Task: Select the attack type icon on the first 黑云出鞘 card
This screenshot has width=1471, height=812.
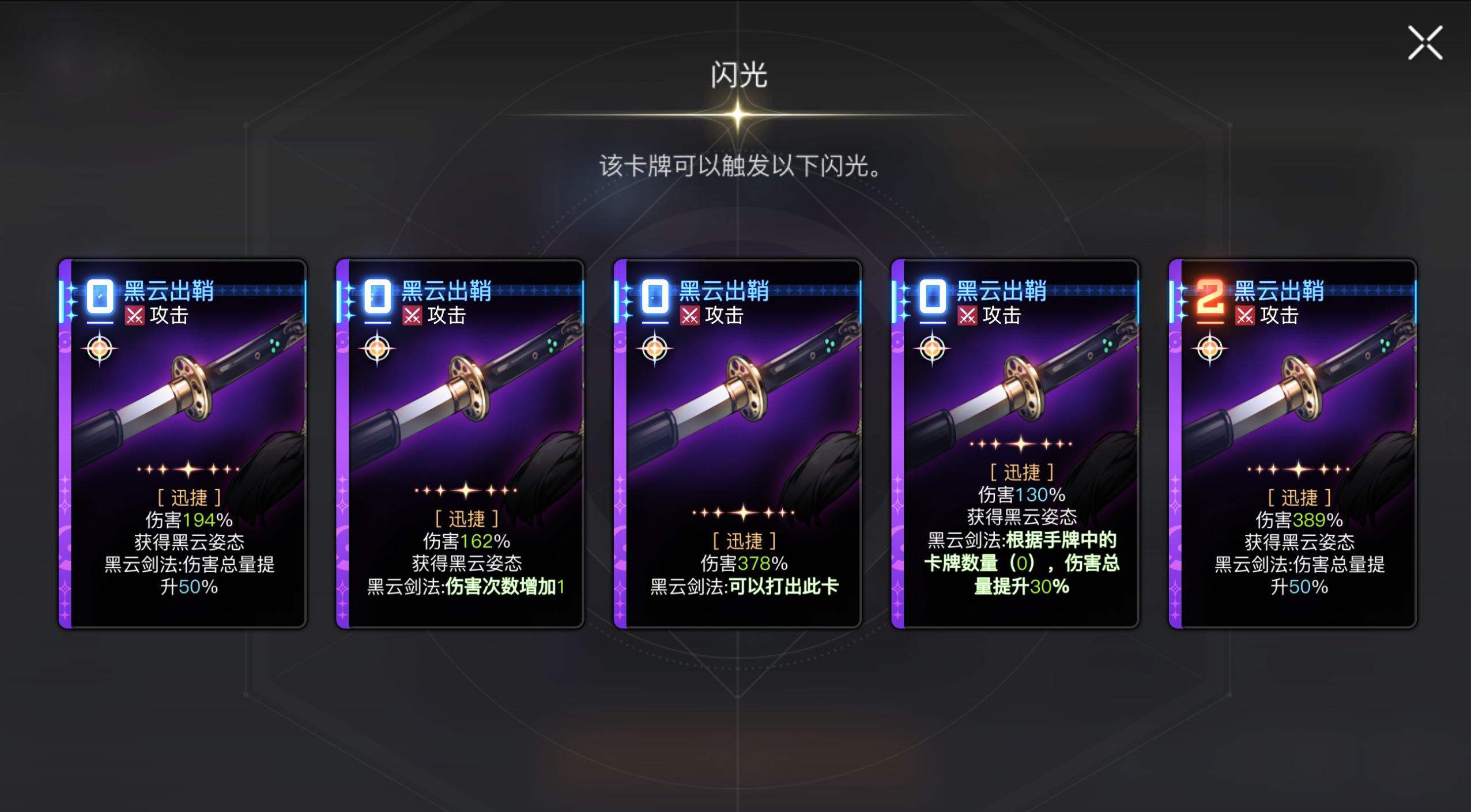Action: pyautogui.click(x=135, y=315)
